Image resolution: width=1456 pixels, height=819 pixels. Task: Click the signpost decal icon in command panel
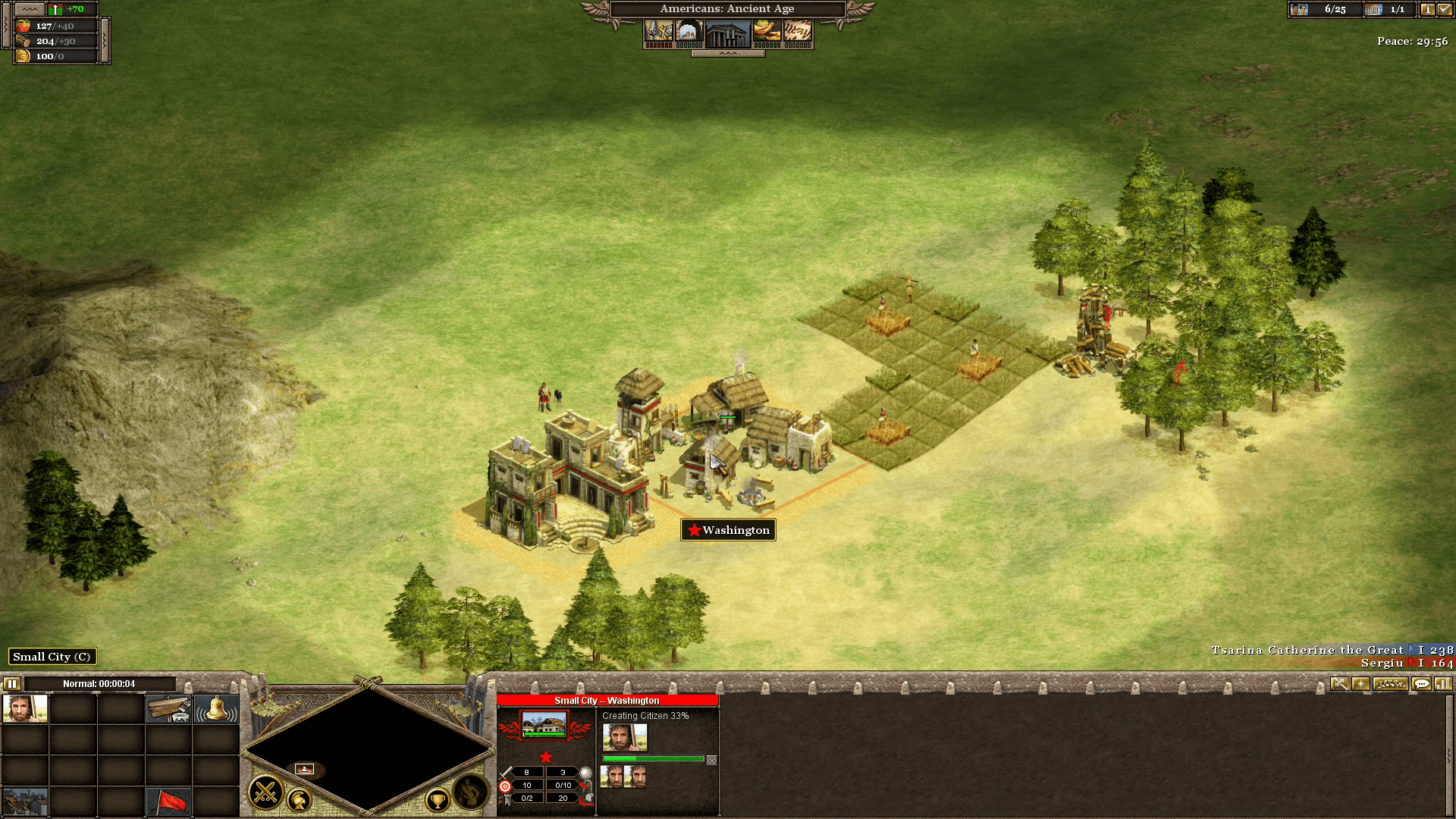(x=168, y=708)
